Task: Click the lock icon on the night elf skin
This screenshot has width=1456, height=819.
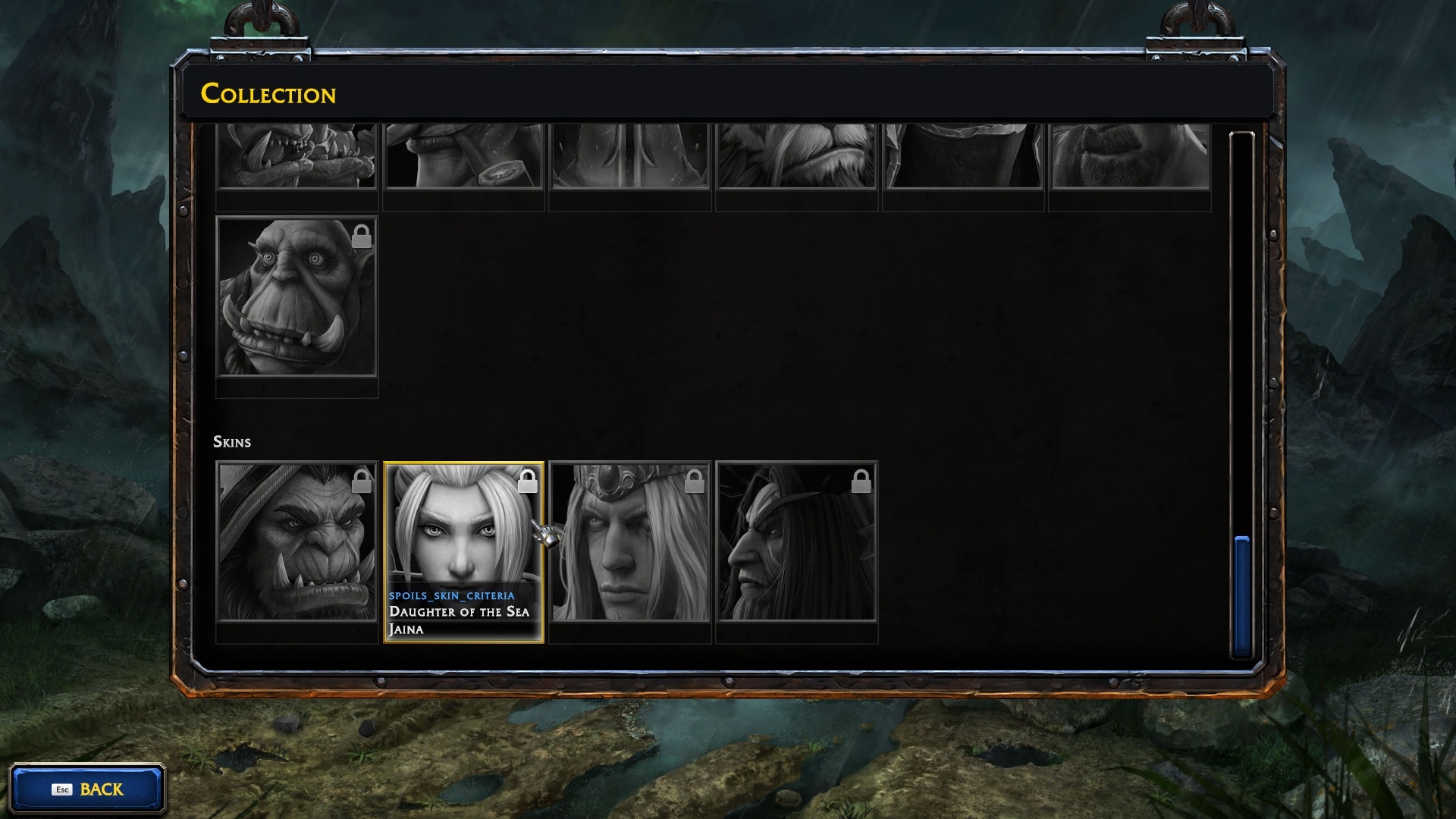Action: pyautogui.click(x=861, y=481)
